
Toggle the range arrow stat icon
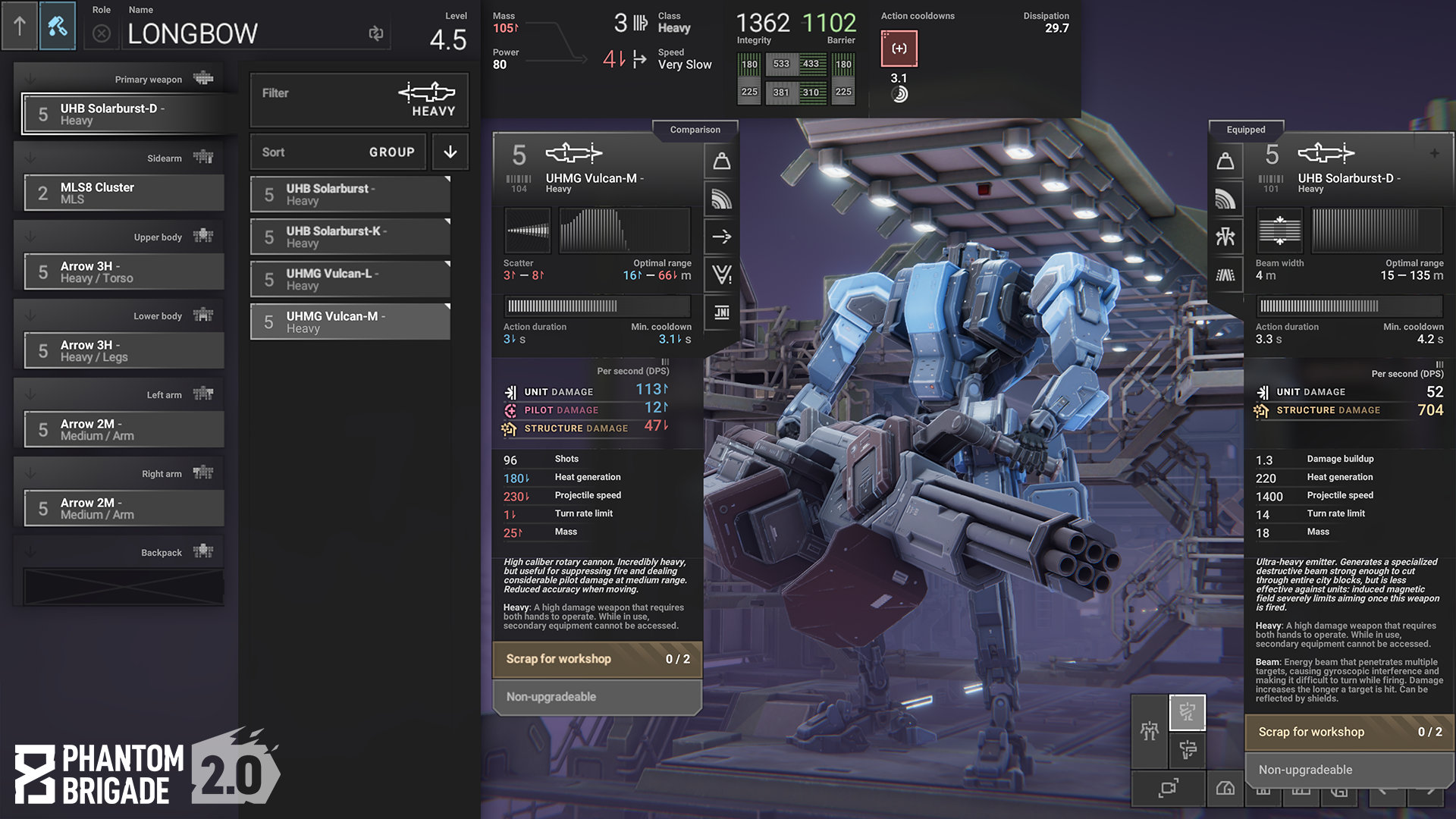(720, 237)
